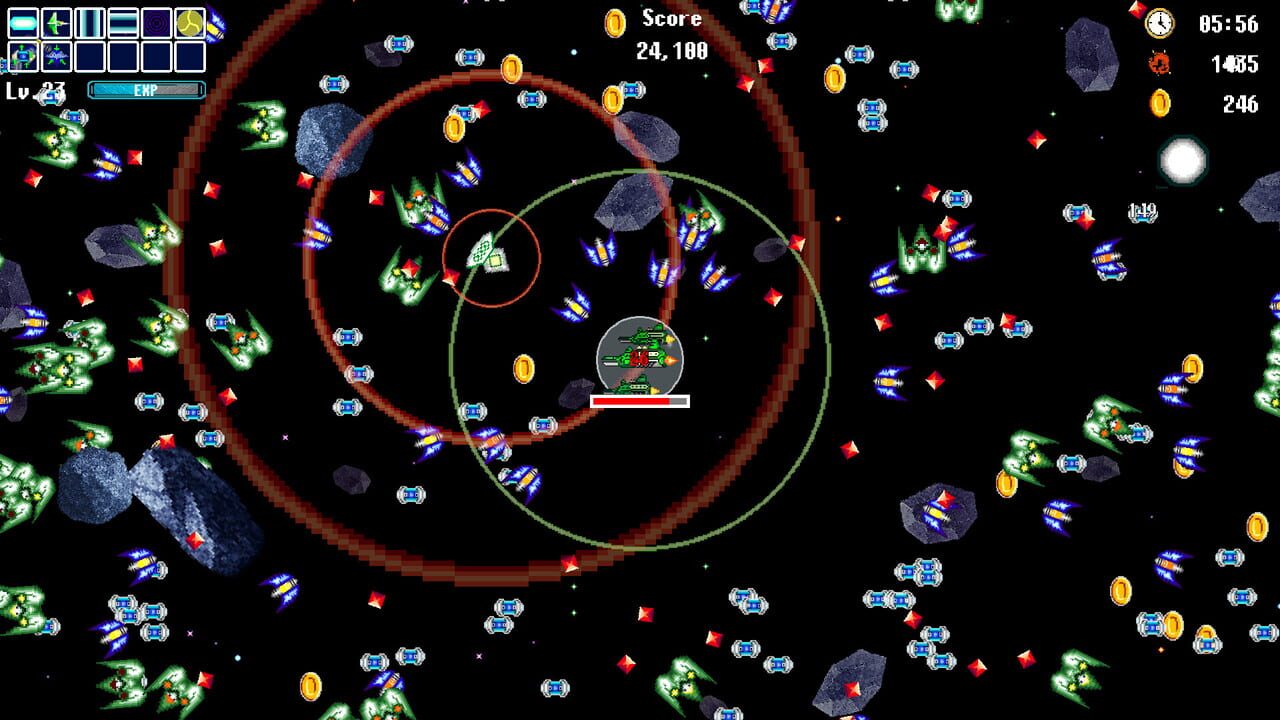Toggle the last empty slot in bottom row
The height and width of the screenshot is (720, 1280).
pos(190,56)
